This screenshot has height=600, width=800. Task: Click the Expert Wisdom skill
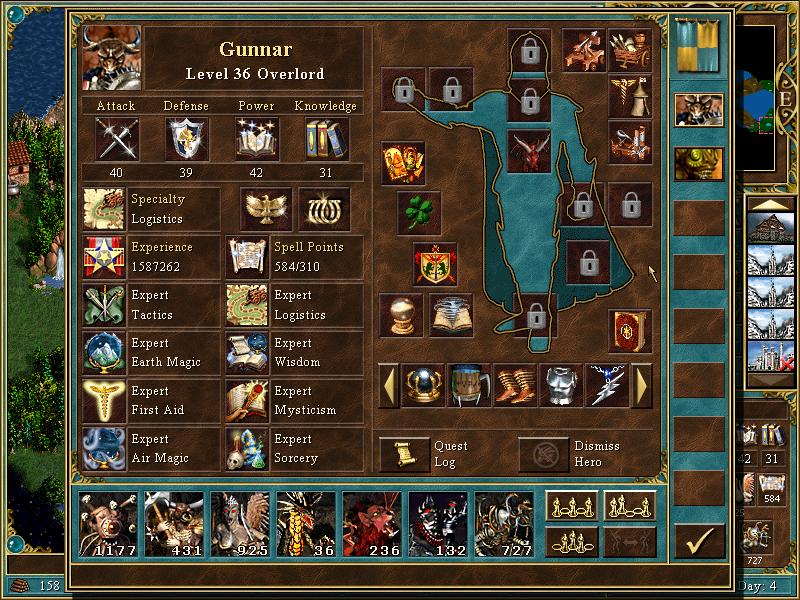pos(247,353)
